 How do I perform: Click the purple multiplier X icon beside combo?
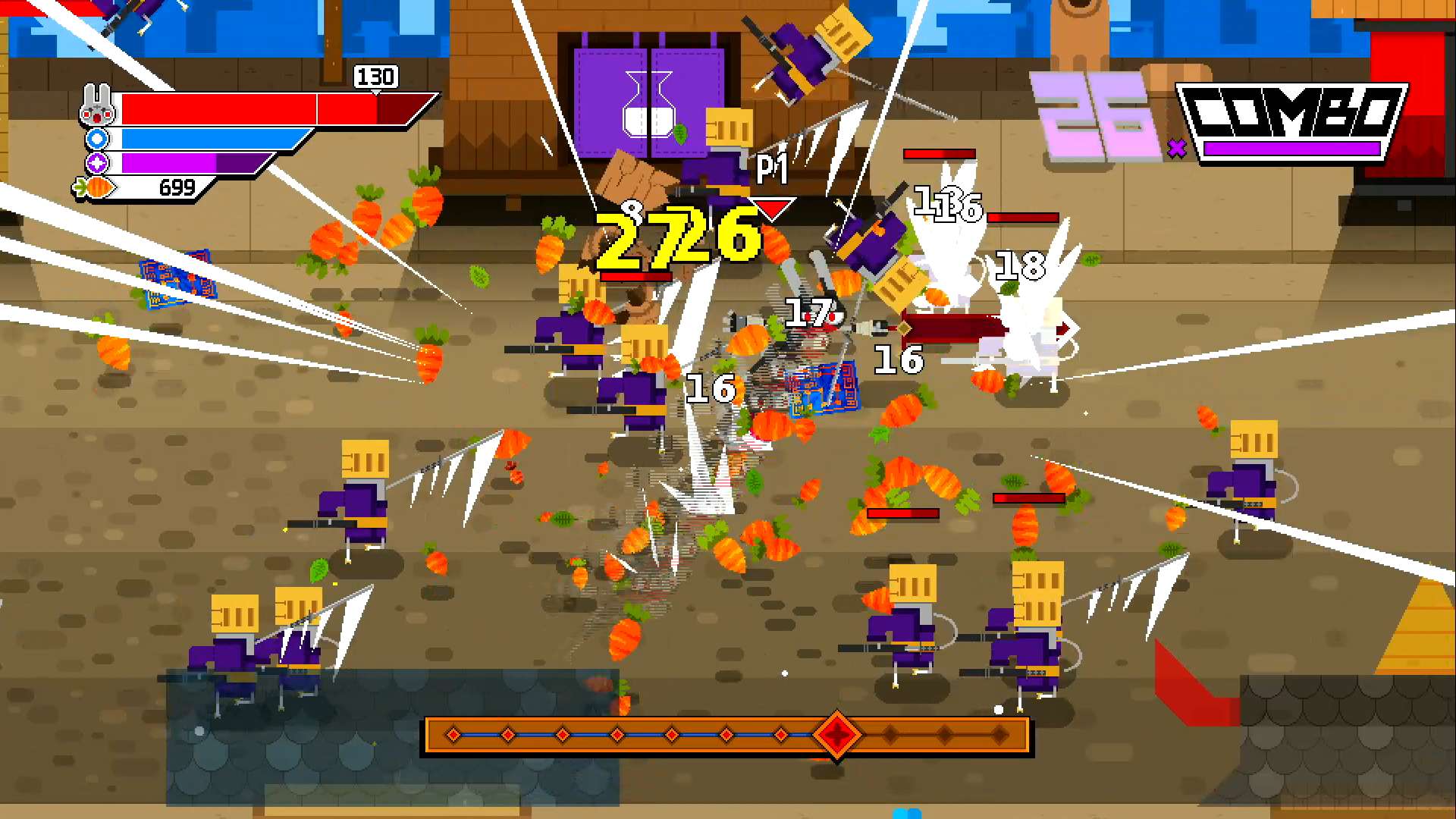pyautogui.click(x=1177, y=149)
